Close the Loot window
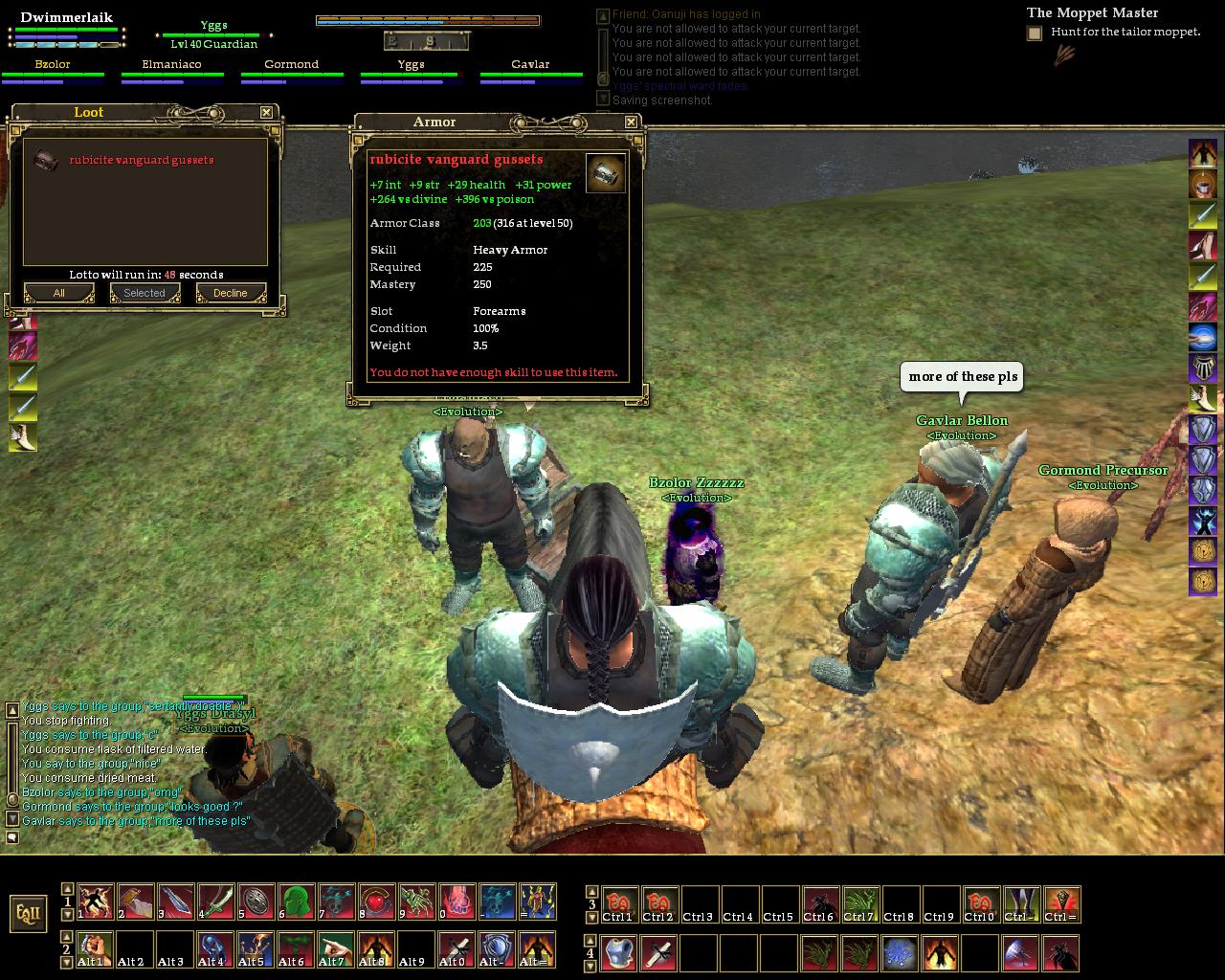Screen dimensions: 1225x980 pos(266,112)
